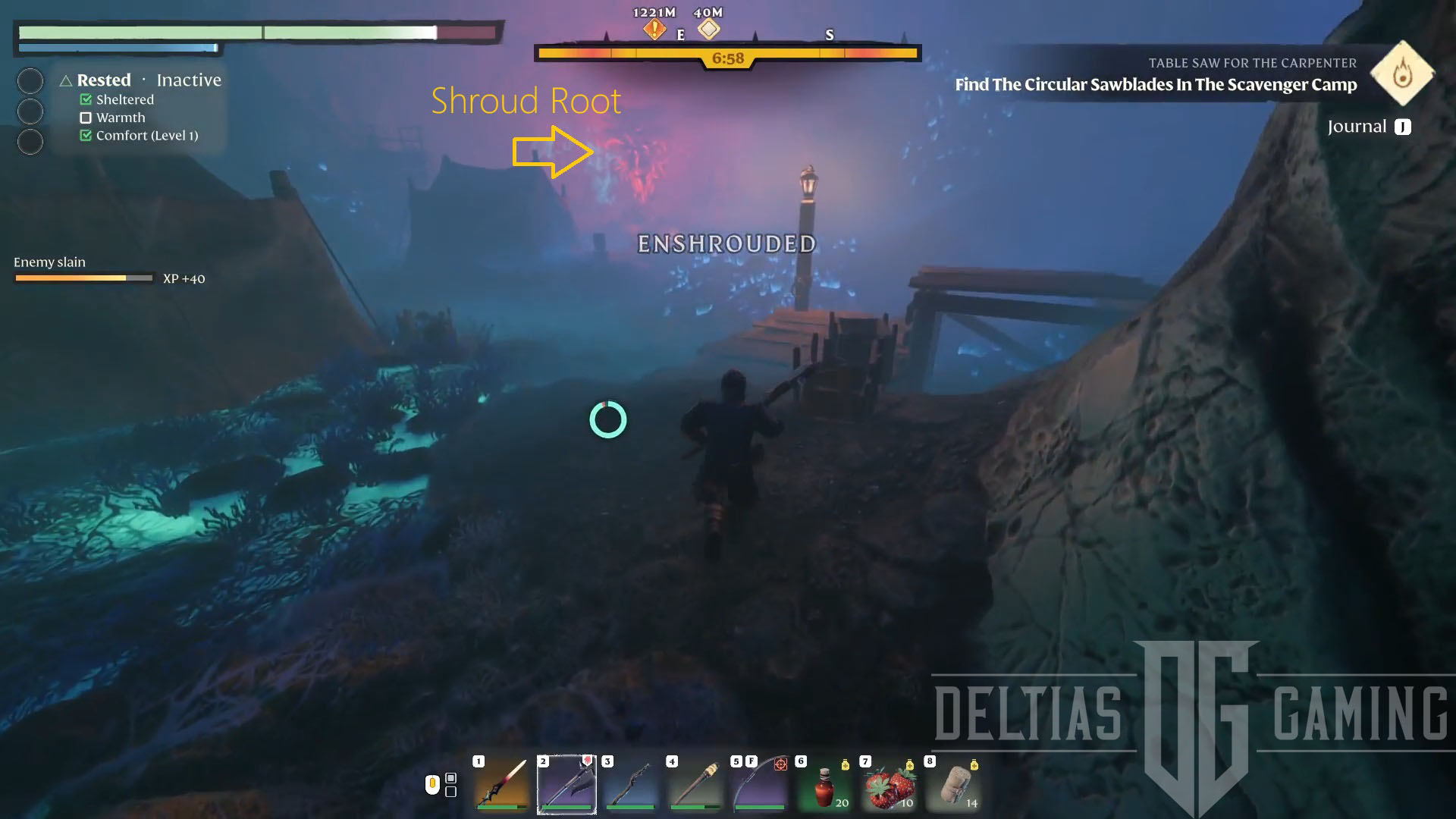The image size is (1456, 819).
Task: Select the axe in hotbar slot 2
Action: coord(566,785)
